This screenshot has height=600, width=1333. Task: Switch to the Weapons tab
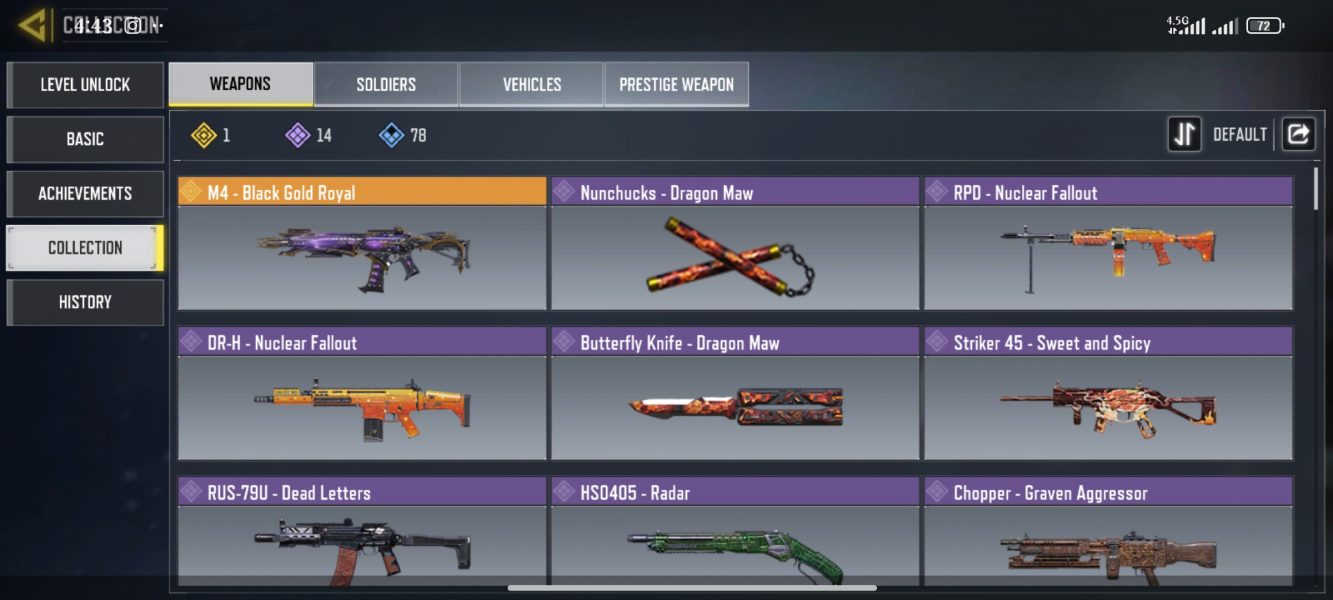[240, 84]
